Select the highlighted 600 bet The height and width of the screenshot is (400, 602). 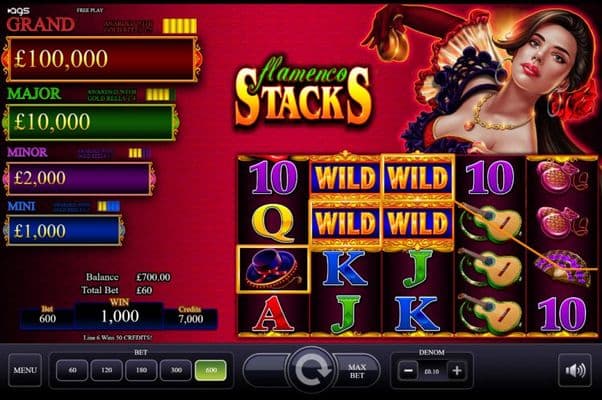(213, 370)
